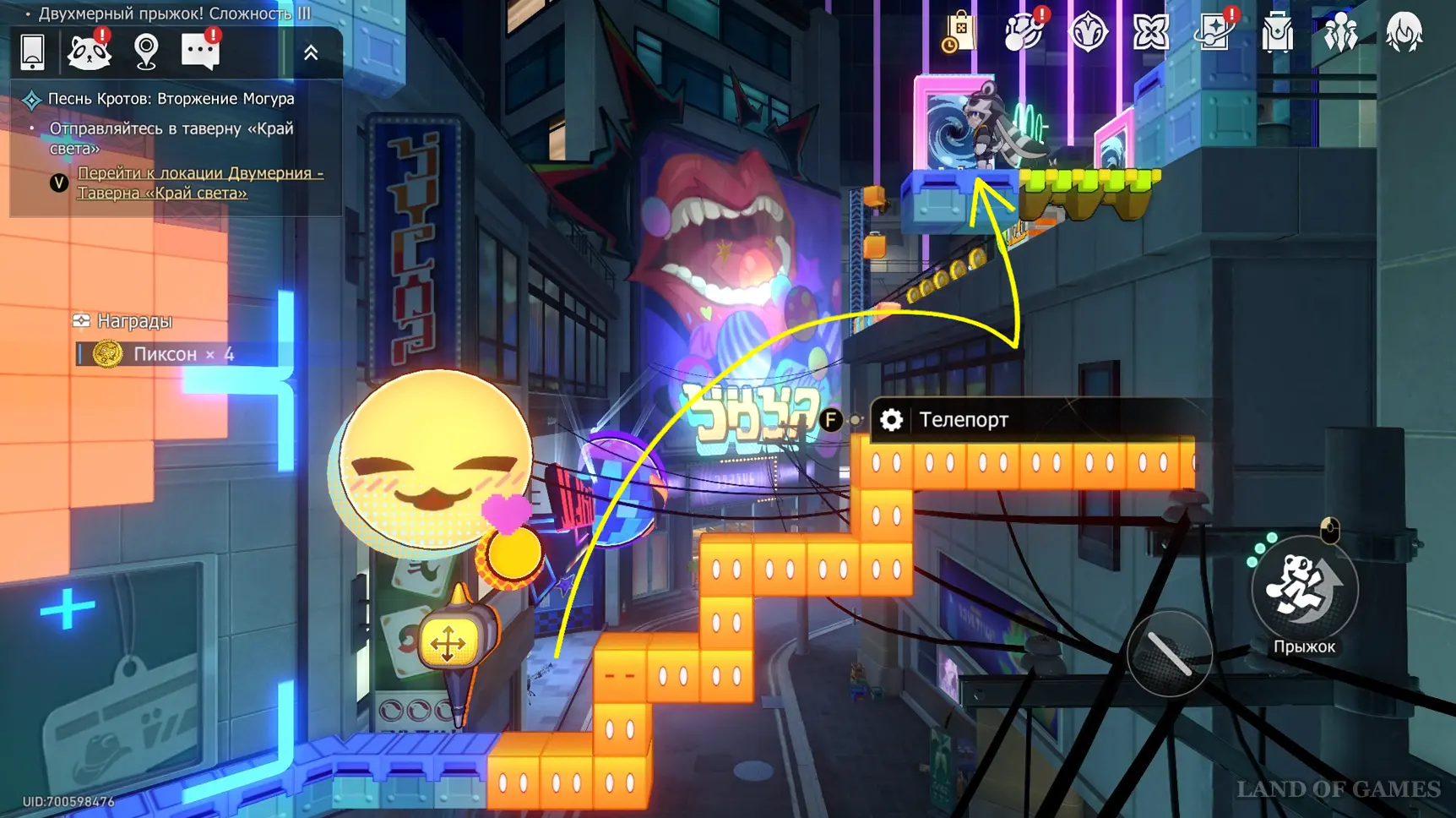Open the star card missions icon
Viewport: 1456px width, 818px height.
point(1214,34)
